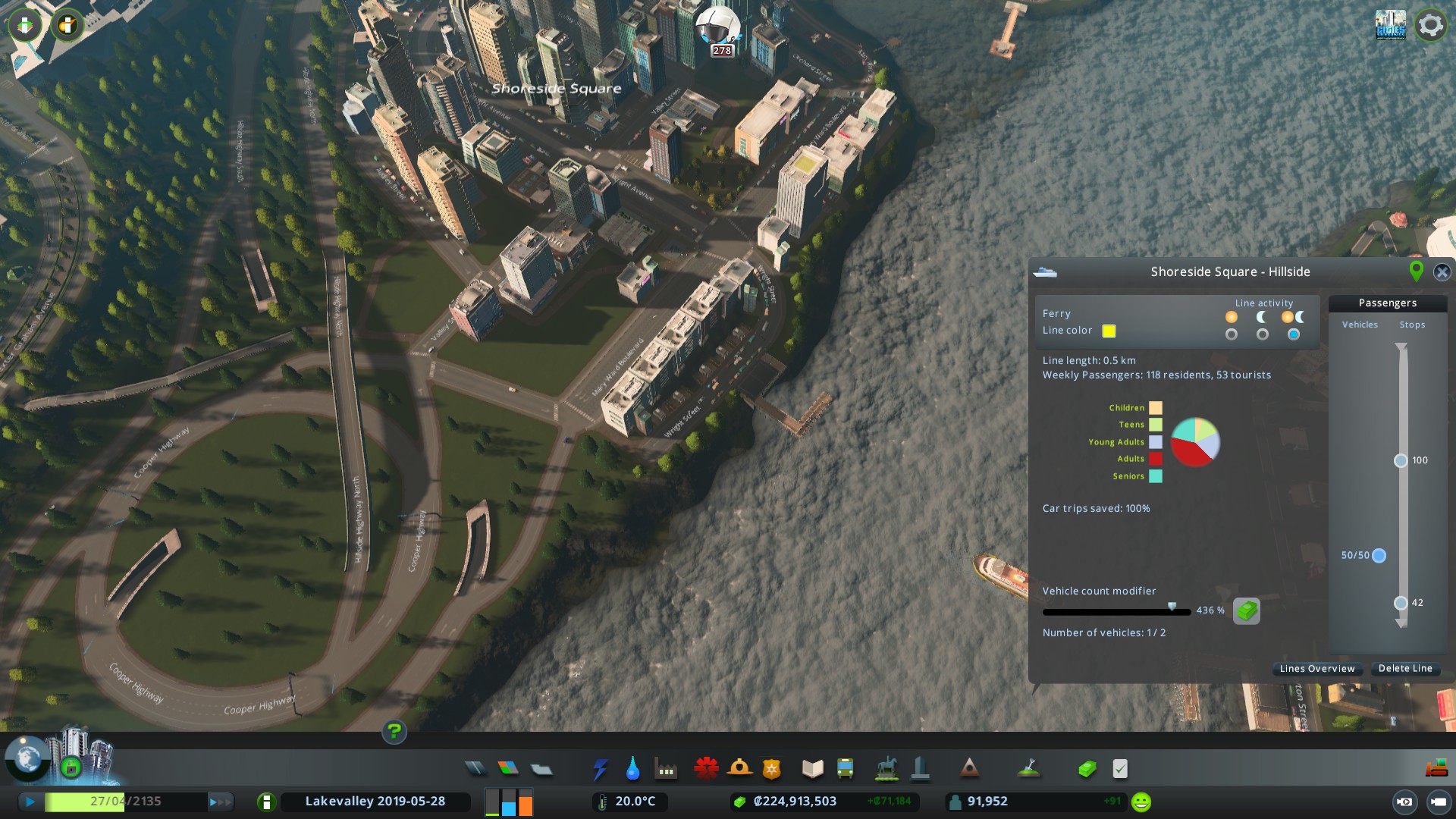Click the green money icon beside vehicle modifier

[x=1246, y=610]
